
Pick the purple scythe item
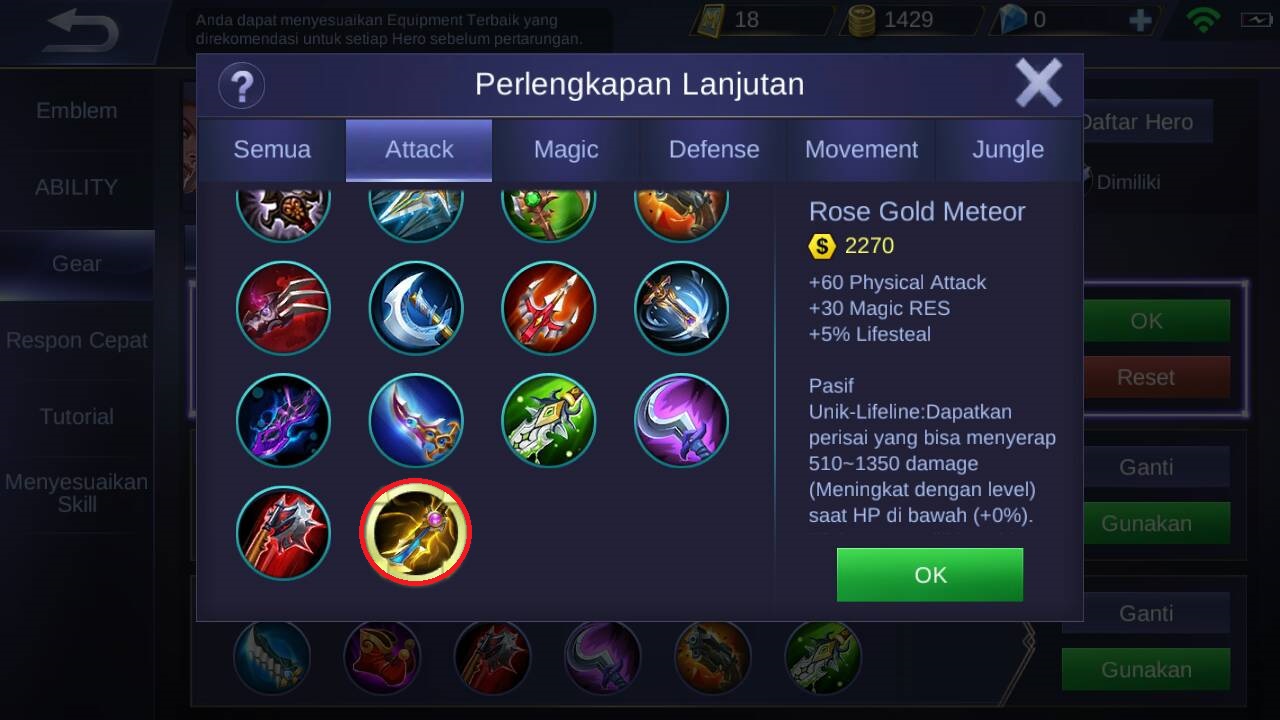(682, 421)
